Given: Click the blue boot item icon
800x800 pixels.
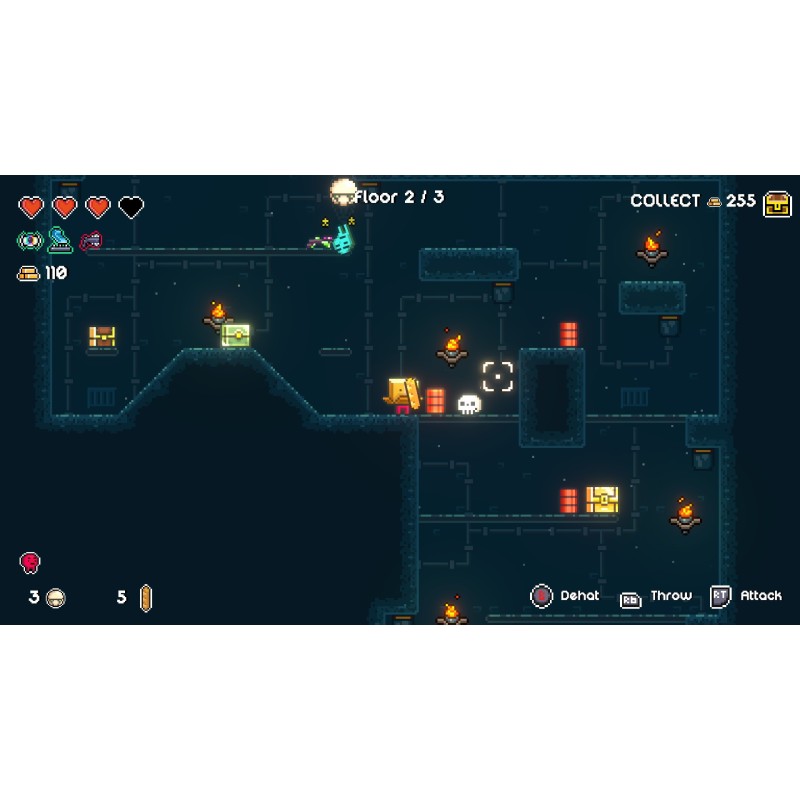Looking at the screenshot, I should point(60,240).
